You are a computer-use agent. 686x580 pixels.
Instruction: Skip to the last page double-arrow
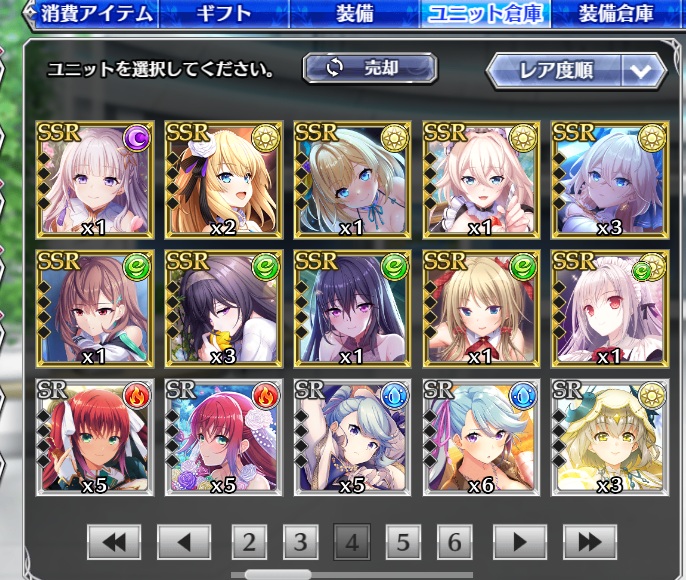pyautogui.click(x=589, y=542)
